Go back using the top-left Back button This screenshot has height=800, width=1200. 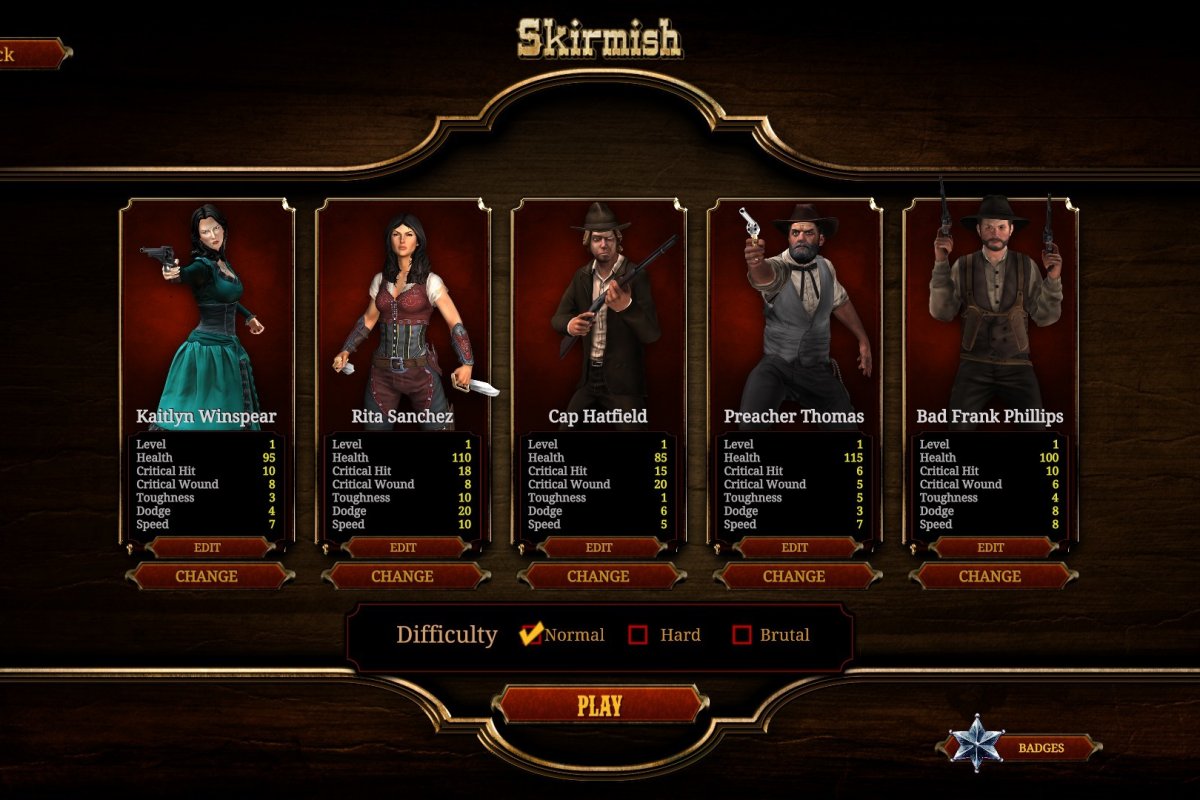[x=30, y=54]
